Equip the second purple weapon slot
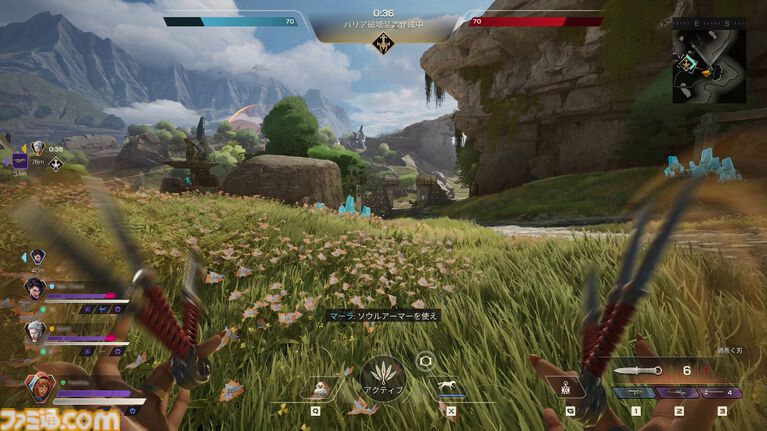 click(678, 394)
